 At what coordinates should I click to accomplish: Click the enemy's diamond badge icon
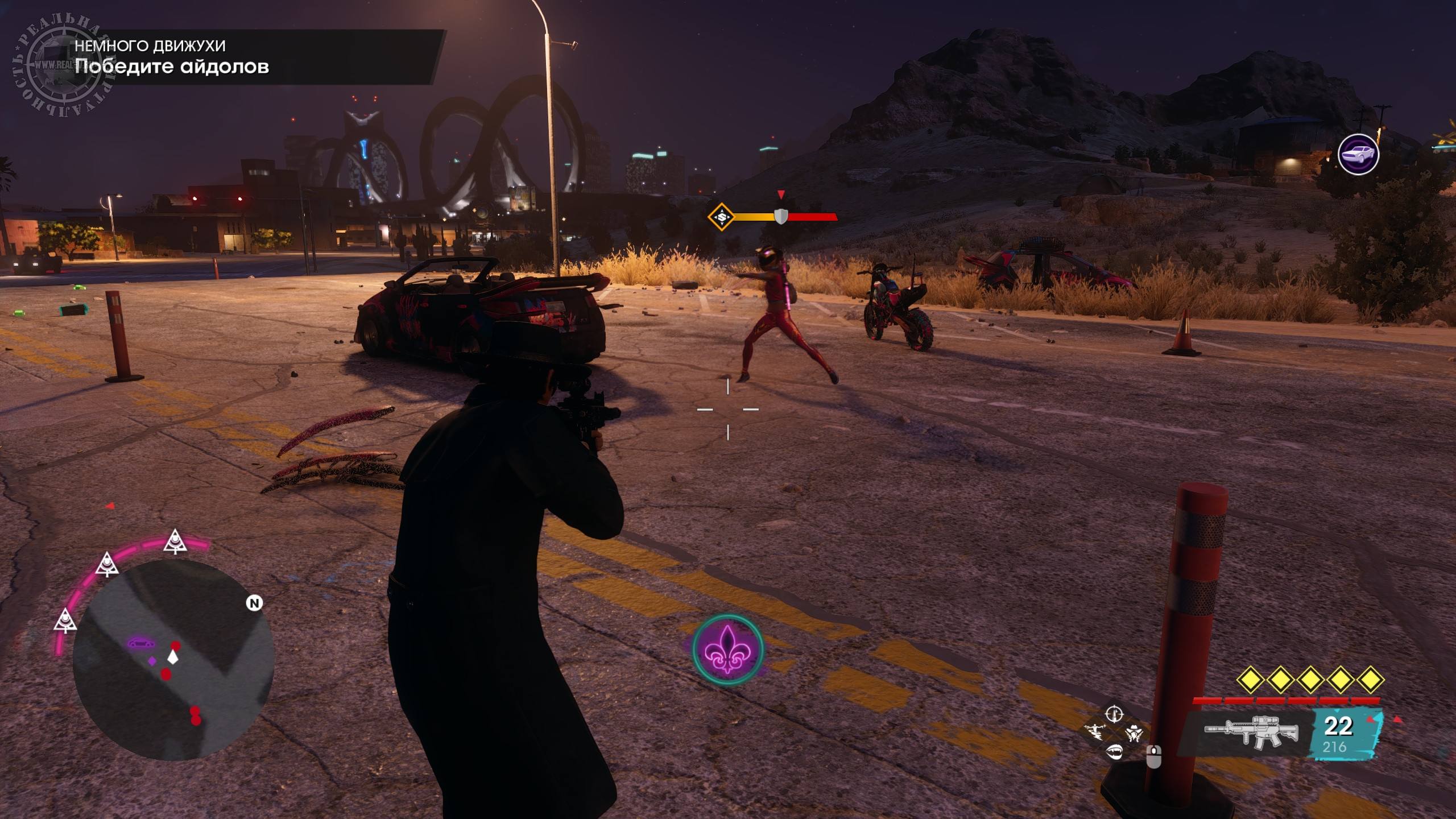point(721,217)
